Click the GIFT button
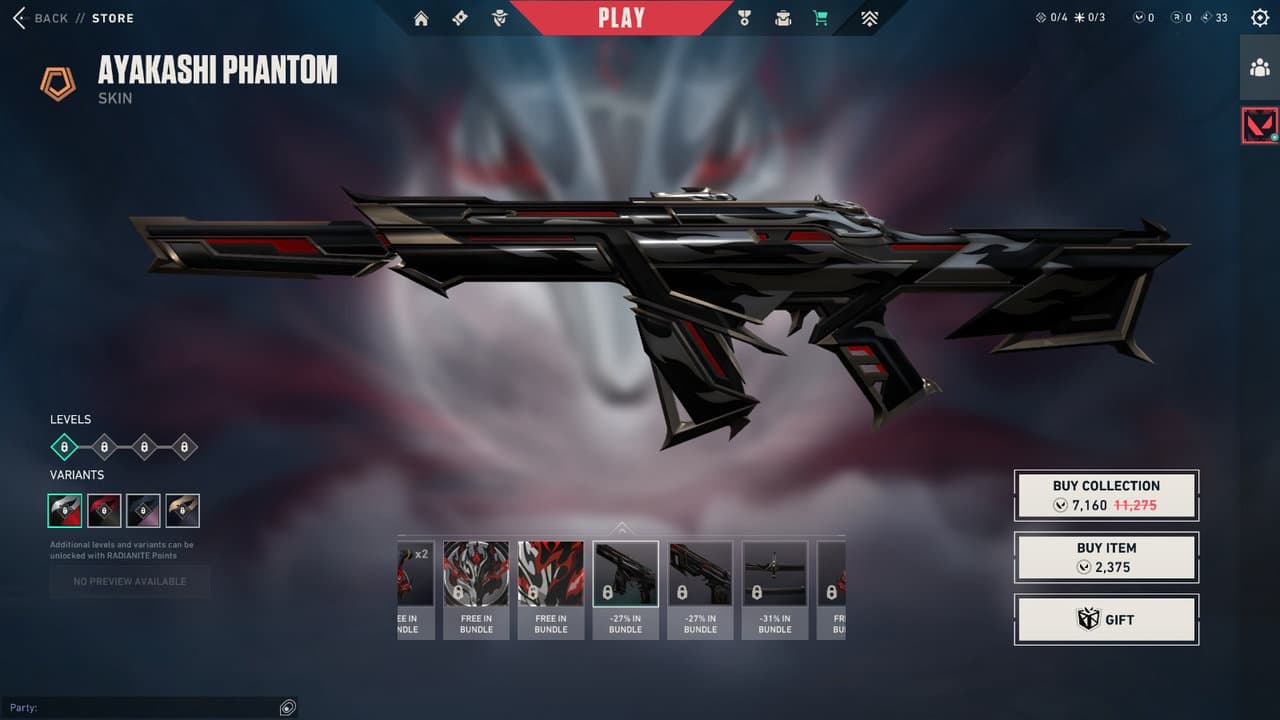The image size is (1280, 720). coord(1106,619)
